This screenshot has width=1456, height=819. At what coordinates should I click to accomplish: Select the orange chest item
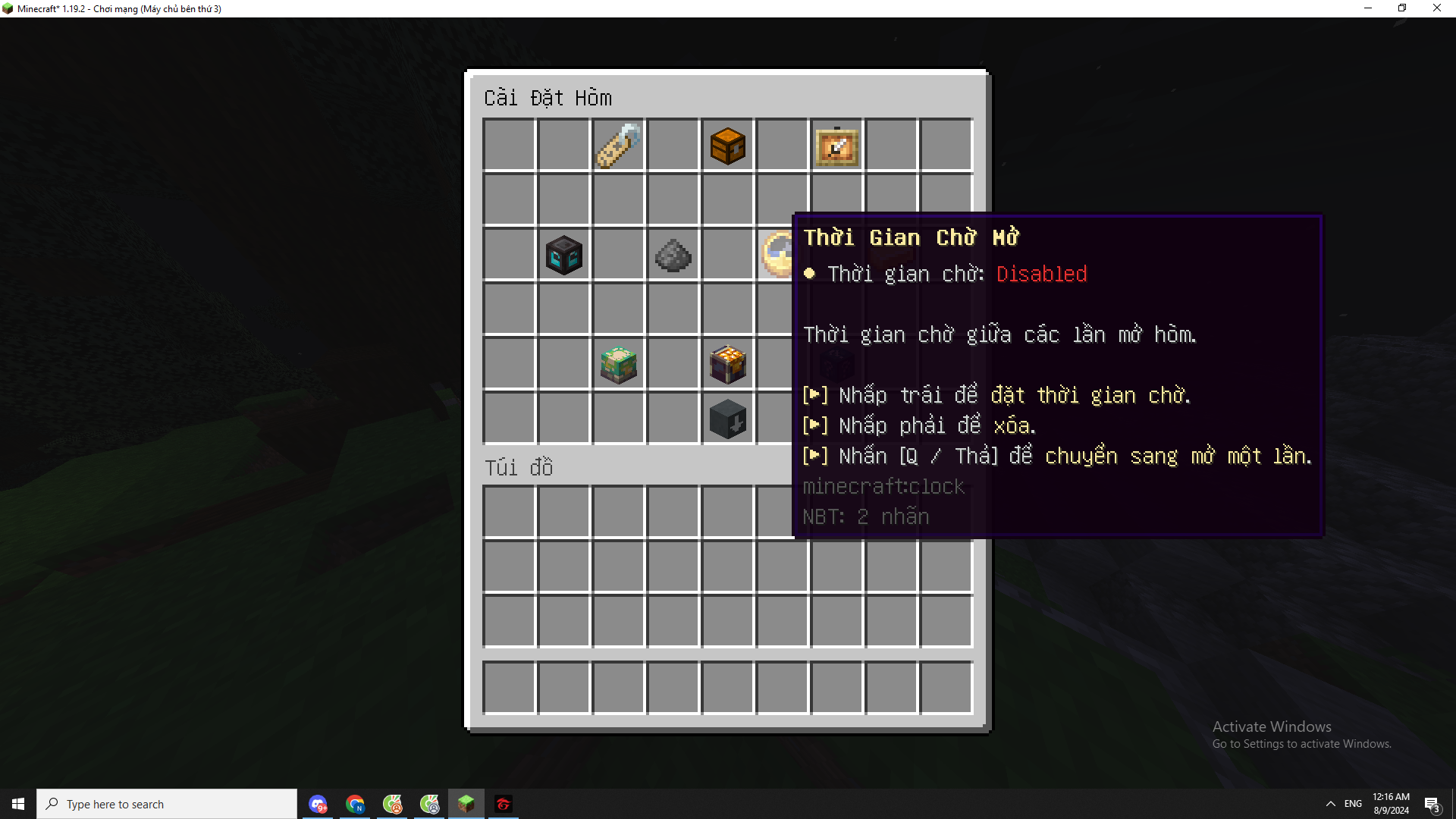pyautogui.click(x=727, y=146)
